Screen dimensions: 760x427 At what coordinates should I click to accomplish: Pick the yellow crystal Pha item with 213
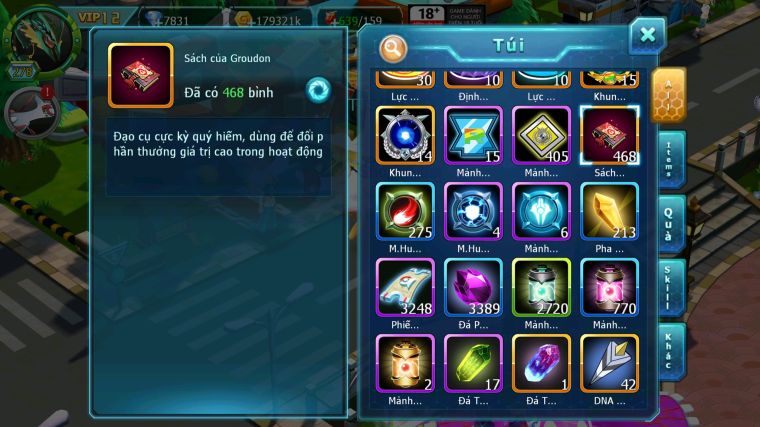click(609, 210)
